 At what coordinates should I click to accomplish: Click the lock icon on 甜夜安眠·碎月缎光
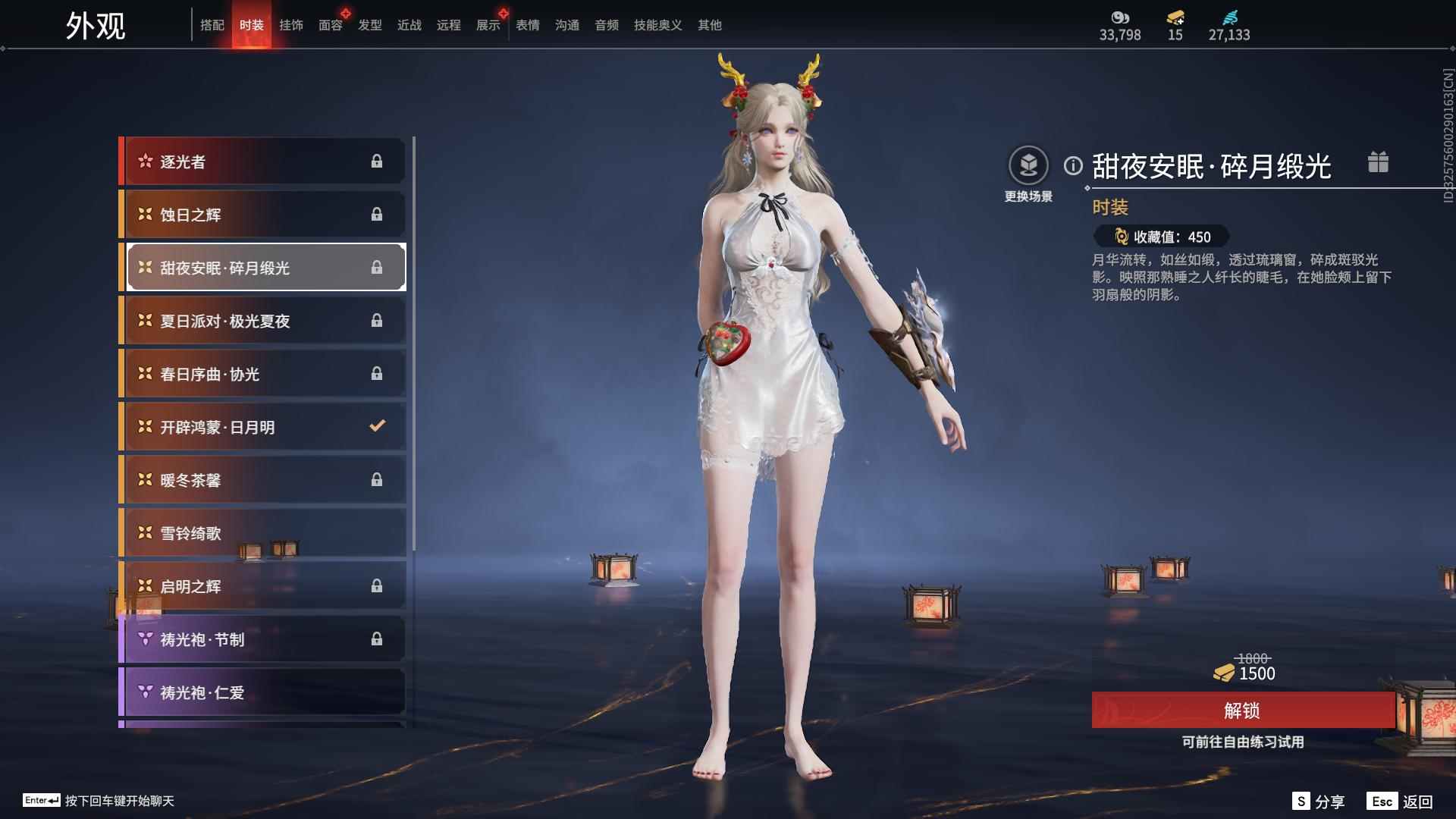pos(376,267)
